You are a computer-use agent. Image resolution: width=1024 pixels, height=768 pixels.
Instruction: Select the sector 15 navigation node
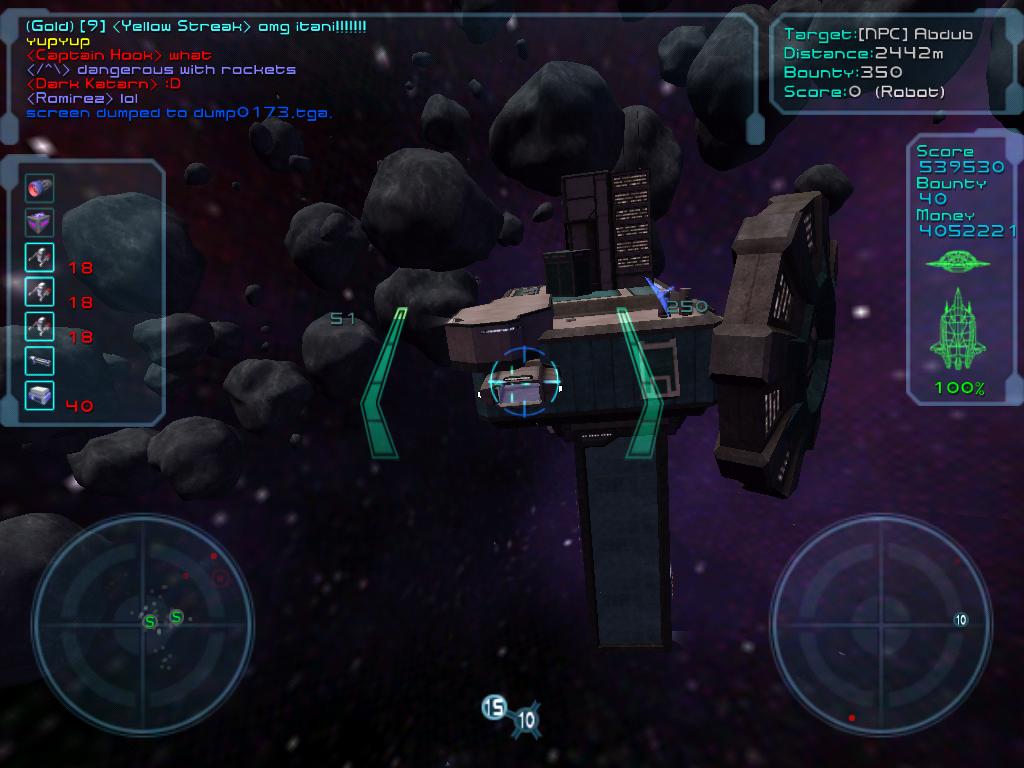(x=494, y=708)
